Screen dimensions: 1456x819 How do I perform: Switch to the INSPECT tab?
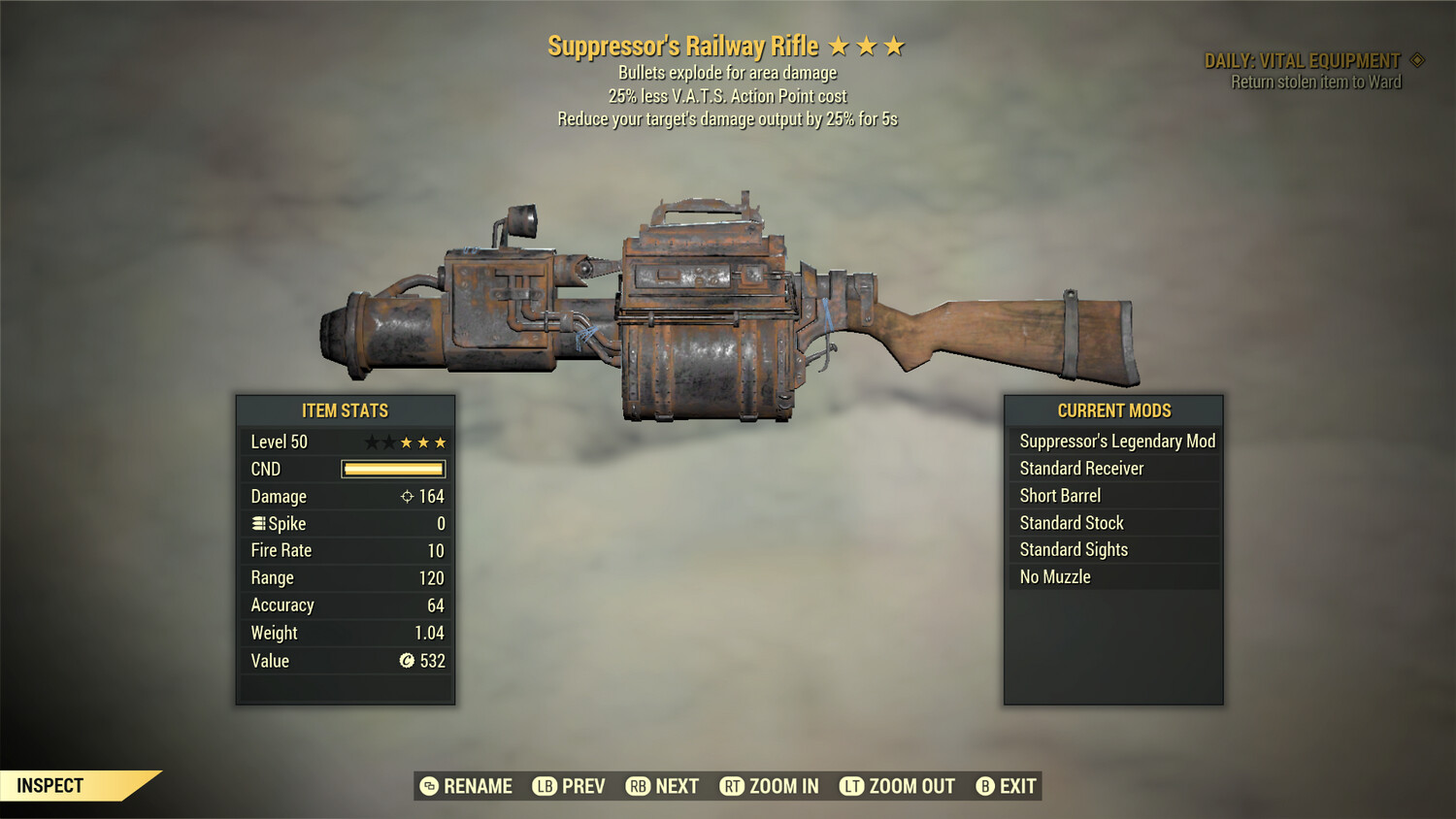pos(50,785)
